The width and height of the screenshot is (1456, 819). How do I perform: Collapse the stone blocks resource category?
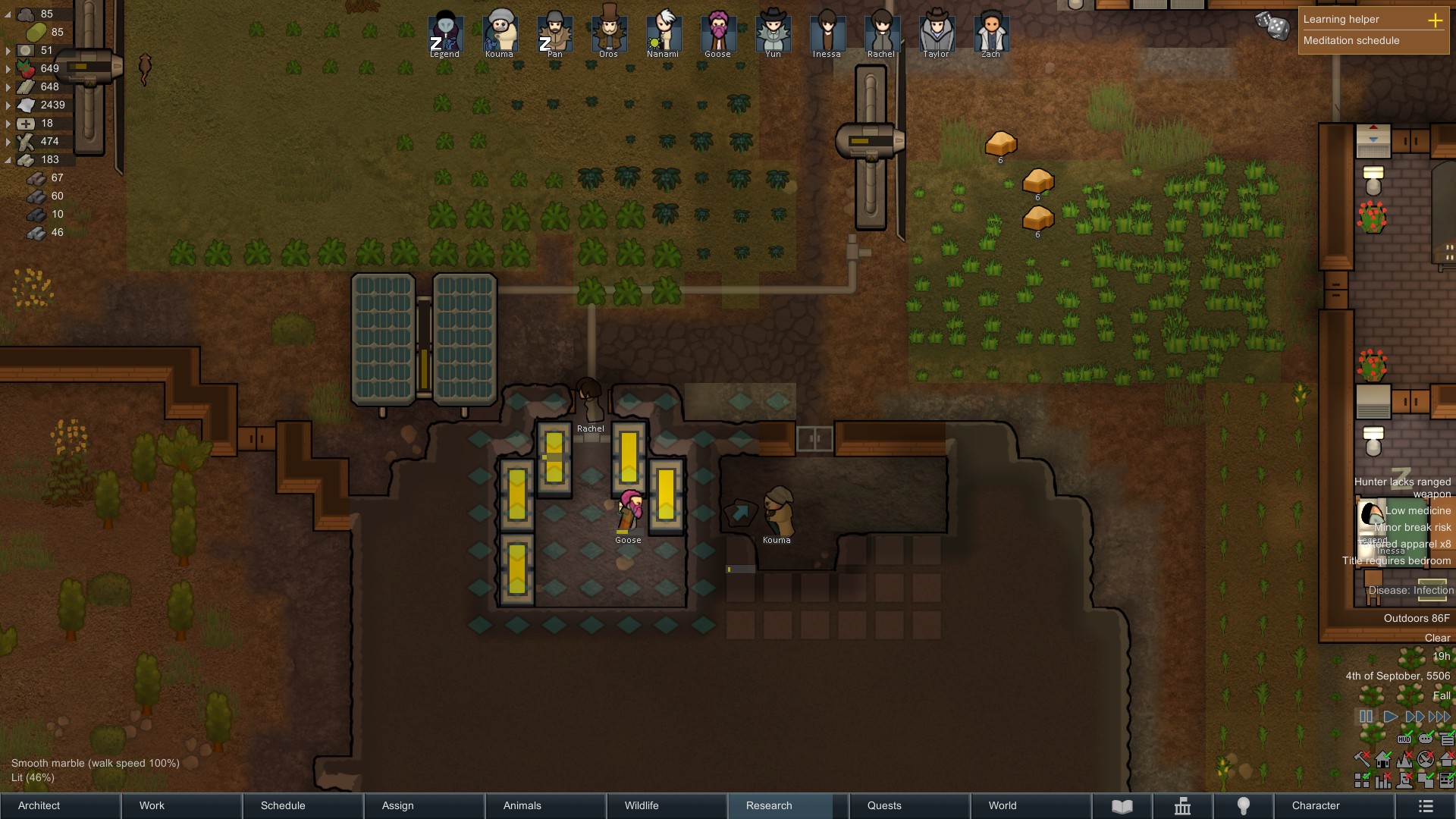pos(8,159)
